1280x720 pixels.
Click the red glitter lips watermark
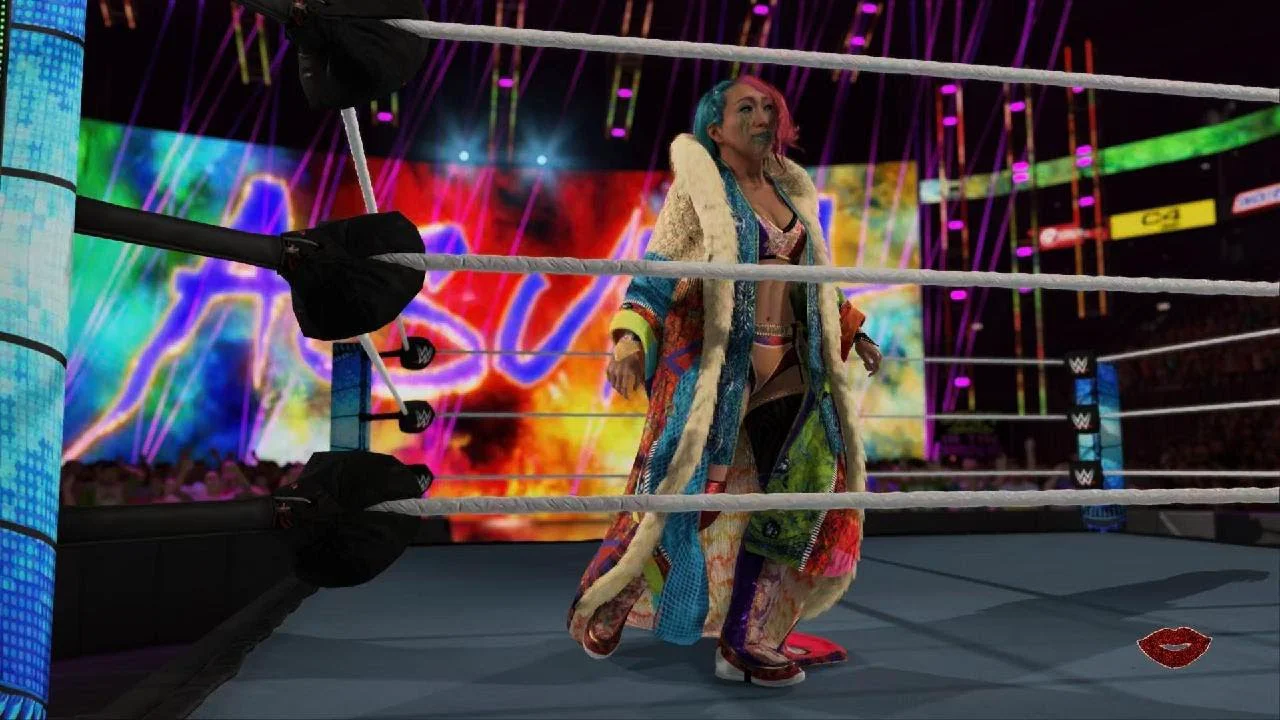(x=1173, y=647)
